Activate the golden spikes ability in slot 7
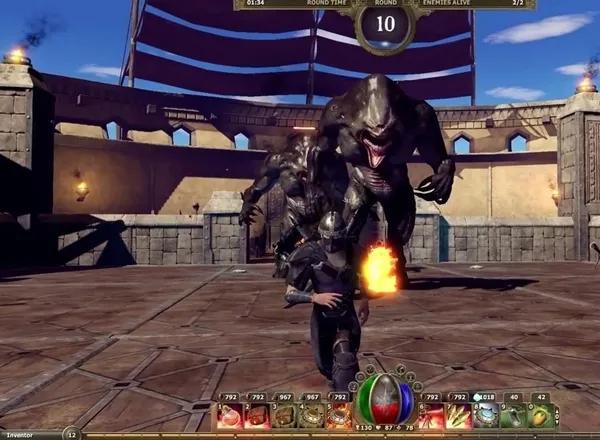Image resolution: width=600 pixels, height=440 pixels. pos(458,416)
